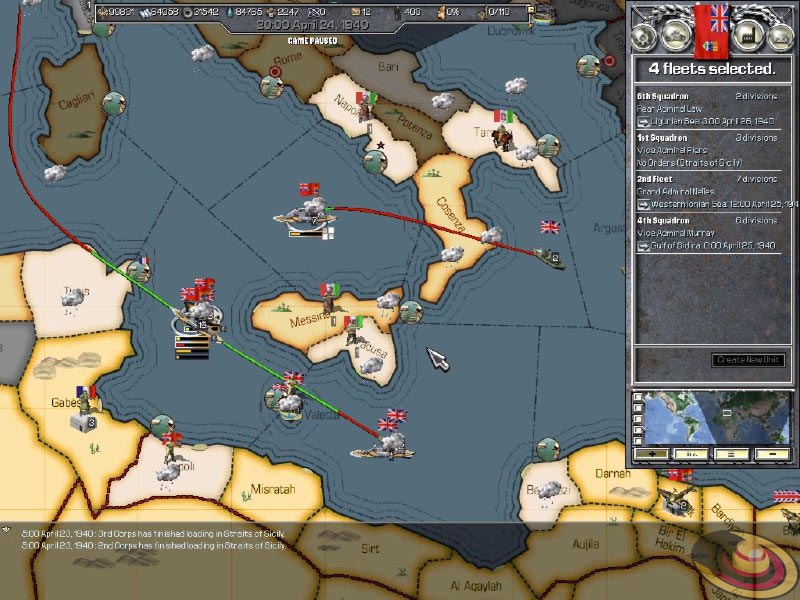Click the date display to unpause
This screenshot has width=800, height=600.
[312, 23]
